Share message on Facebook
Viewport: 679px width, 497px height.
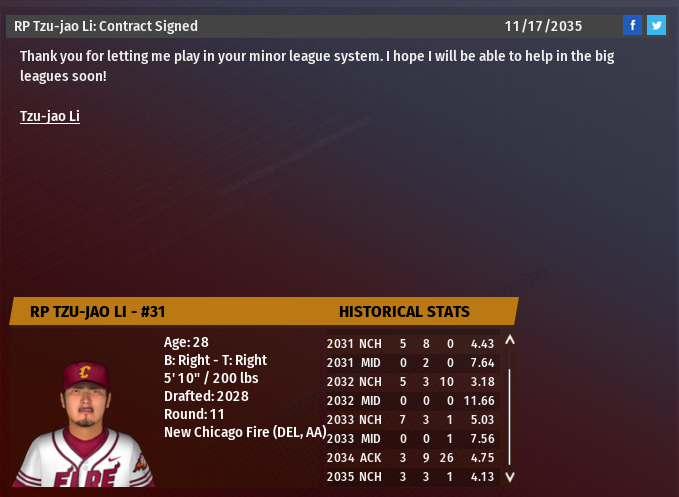(x=632, y=26)
